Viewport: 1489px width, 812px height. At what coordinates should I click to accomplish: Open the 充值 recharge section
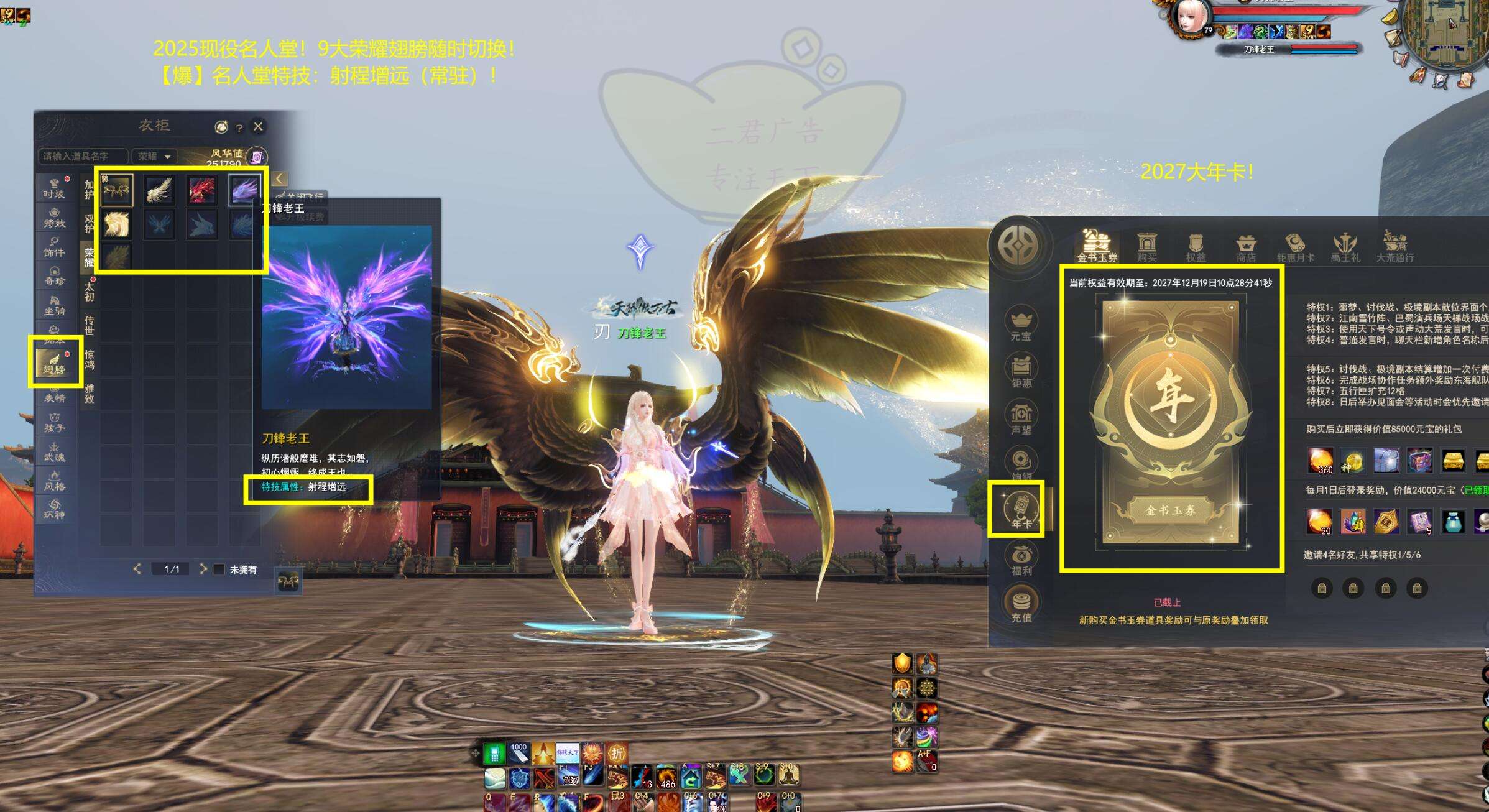pos(1021,606)
